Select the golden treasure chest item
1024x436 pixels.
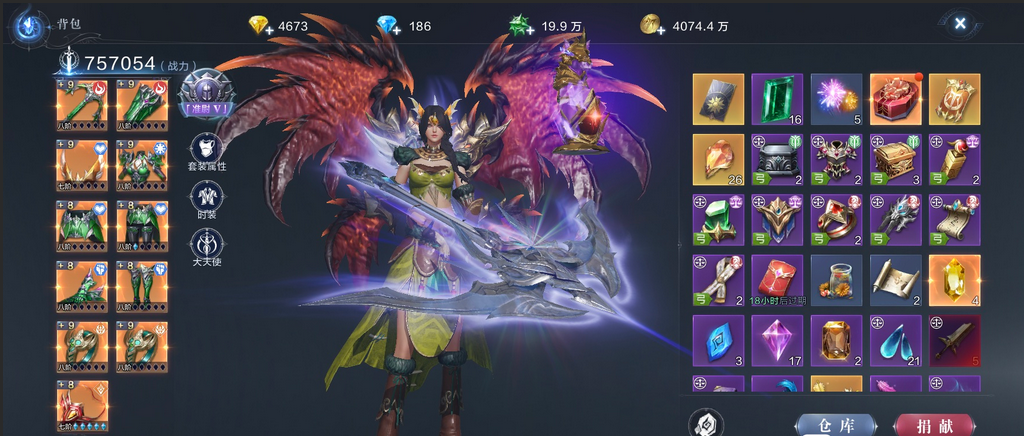coord(895,160)
